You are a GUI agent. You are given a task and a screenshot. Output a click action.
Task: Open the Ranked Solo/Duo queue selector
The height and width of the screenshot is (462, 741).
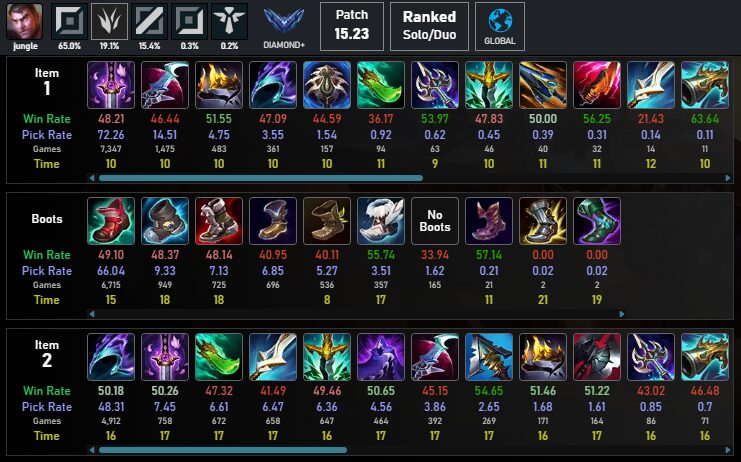tap(429, 24)
